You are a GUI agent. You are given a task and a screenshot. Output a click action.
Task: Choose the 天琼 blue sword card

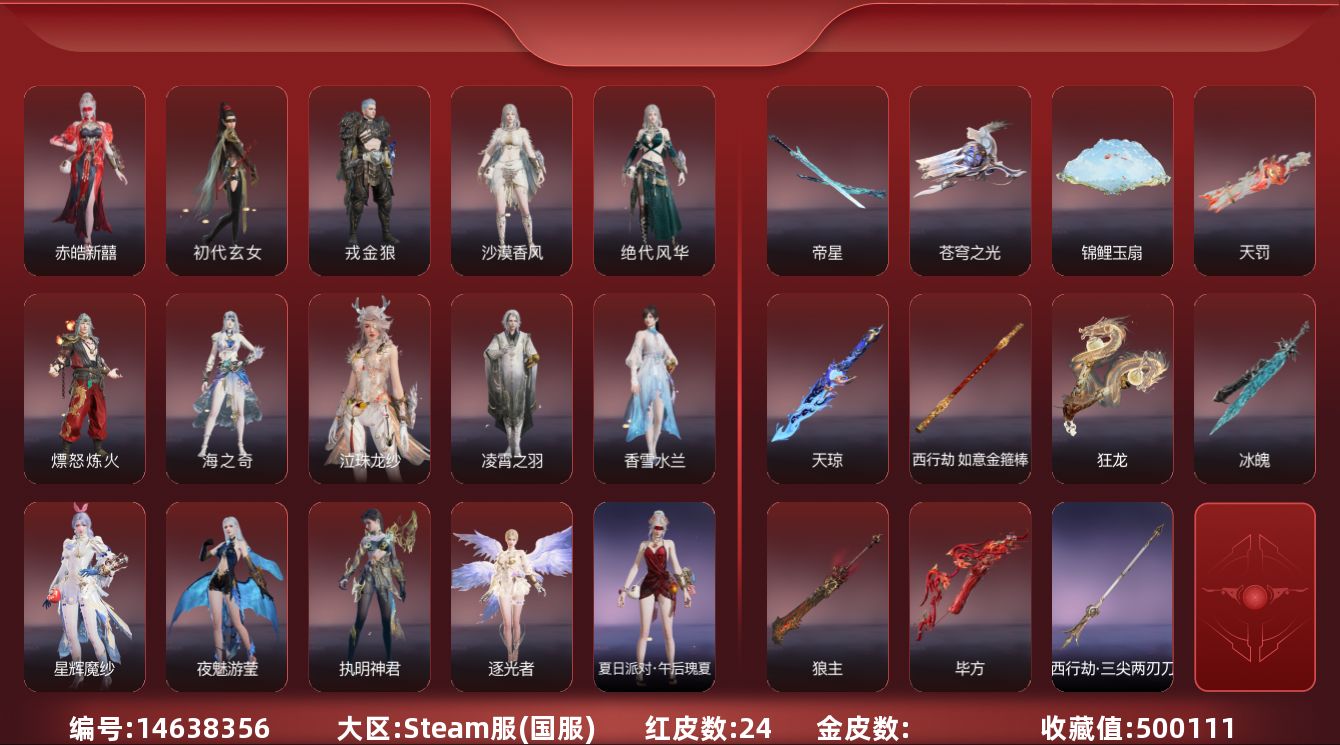coord(828,389)
